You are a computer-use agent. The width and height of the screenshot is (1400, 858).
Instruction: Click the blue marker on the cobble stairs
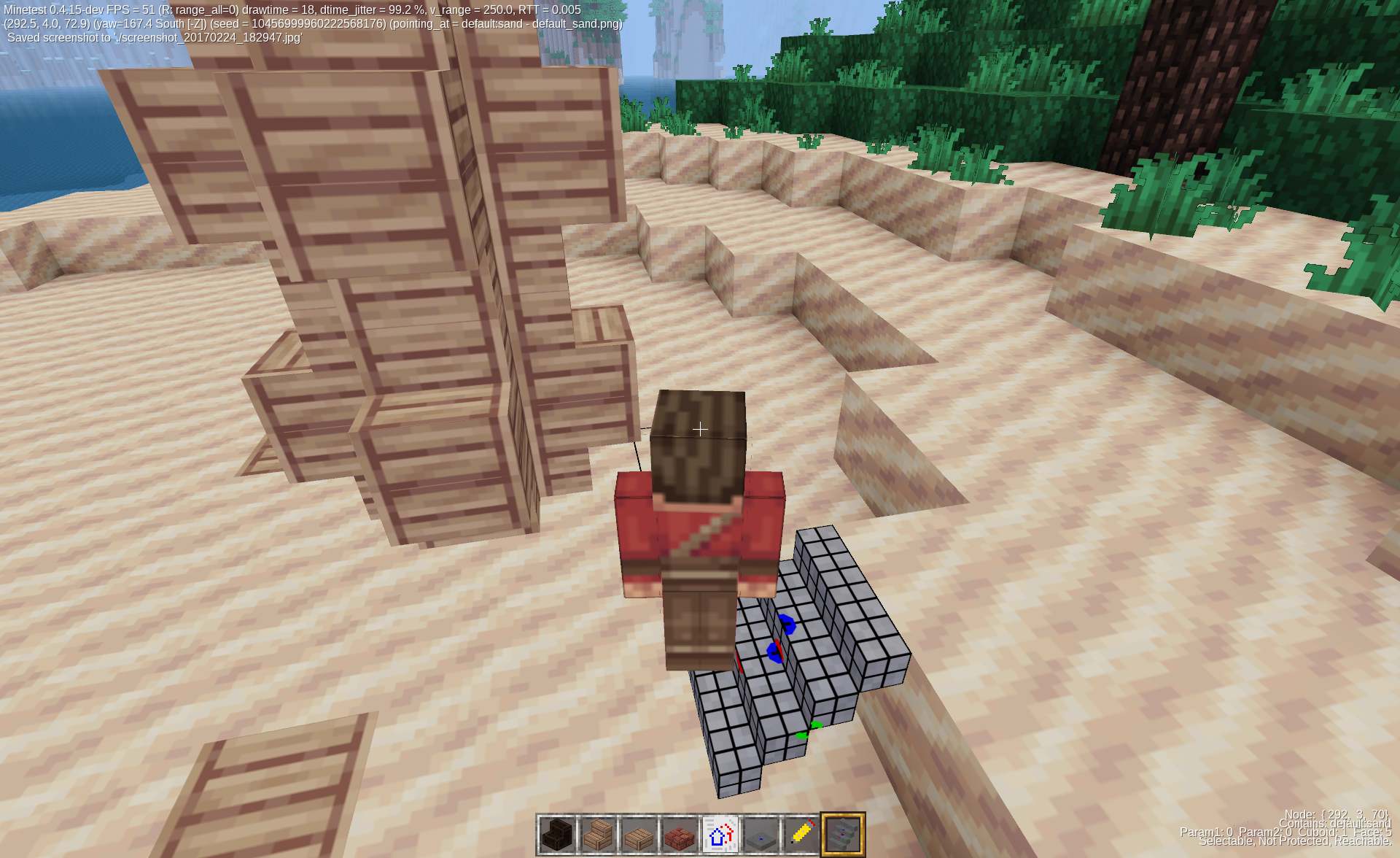[786, 624]
